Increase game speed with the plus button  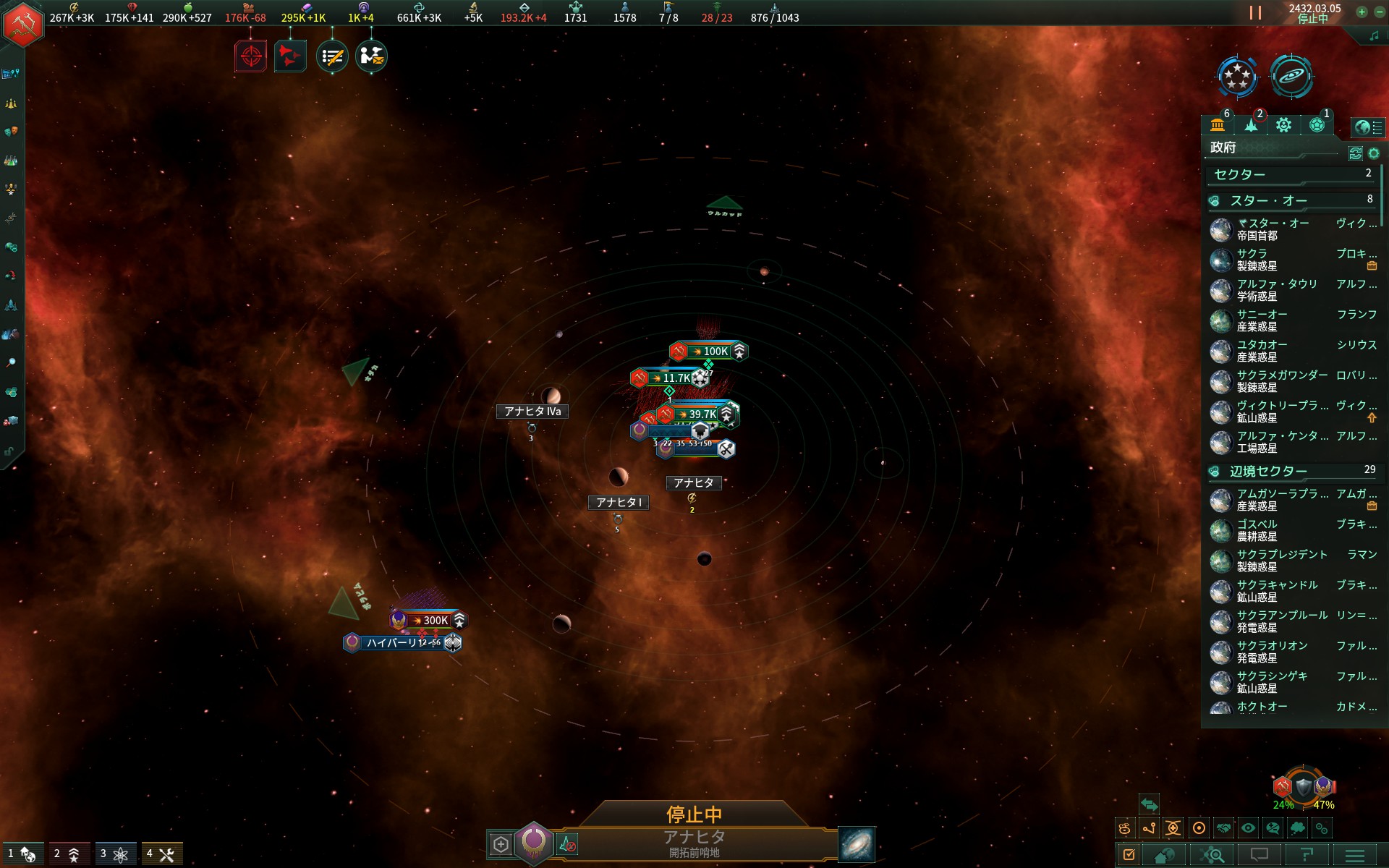[1362, 12]
